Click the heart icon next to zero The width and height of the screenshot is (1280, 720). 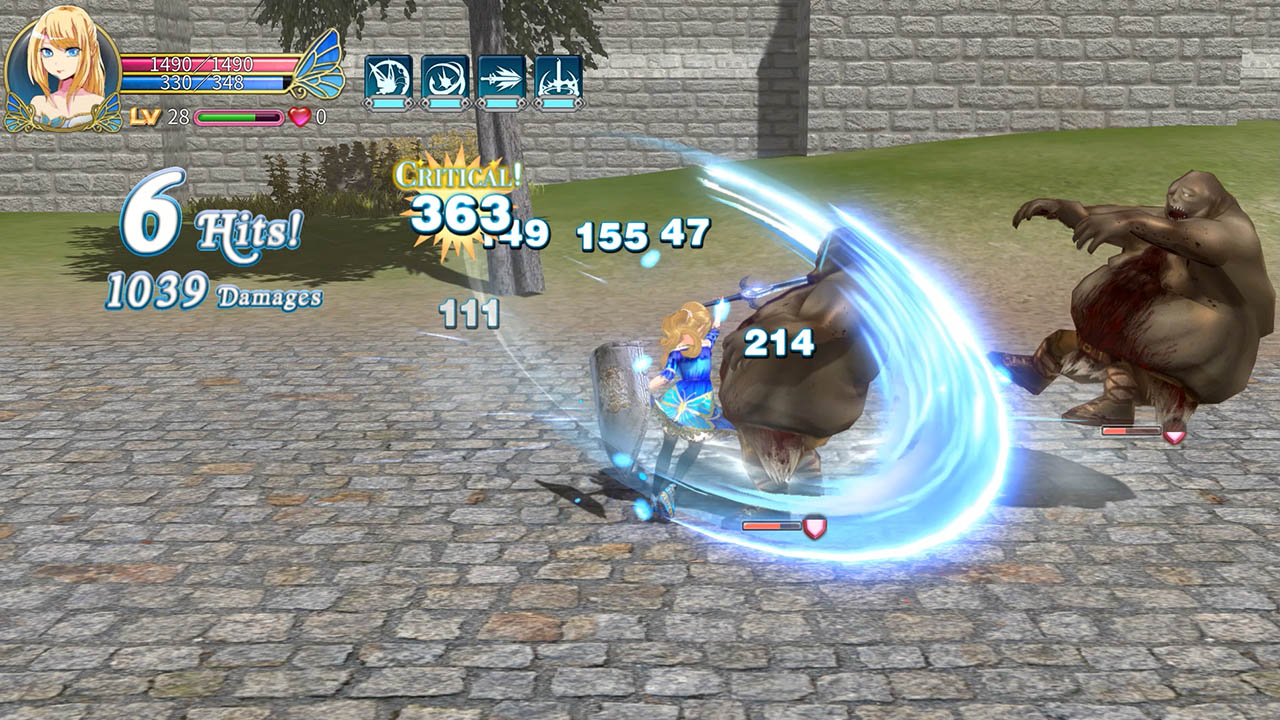(297, 118)
